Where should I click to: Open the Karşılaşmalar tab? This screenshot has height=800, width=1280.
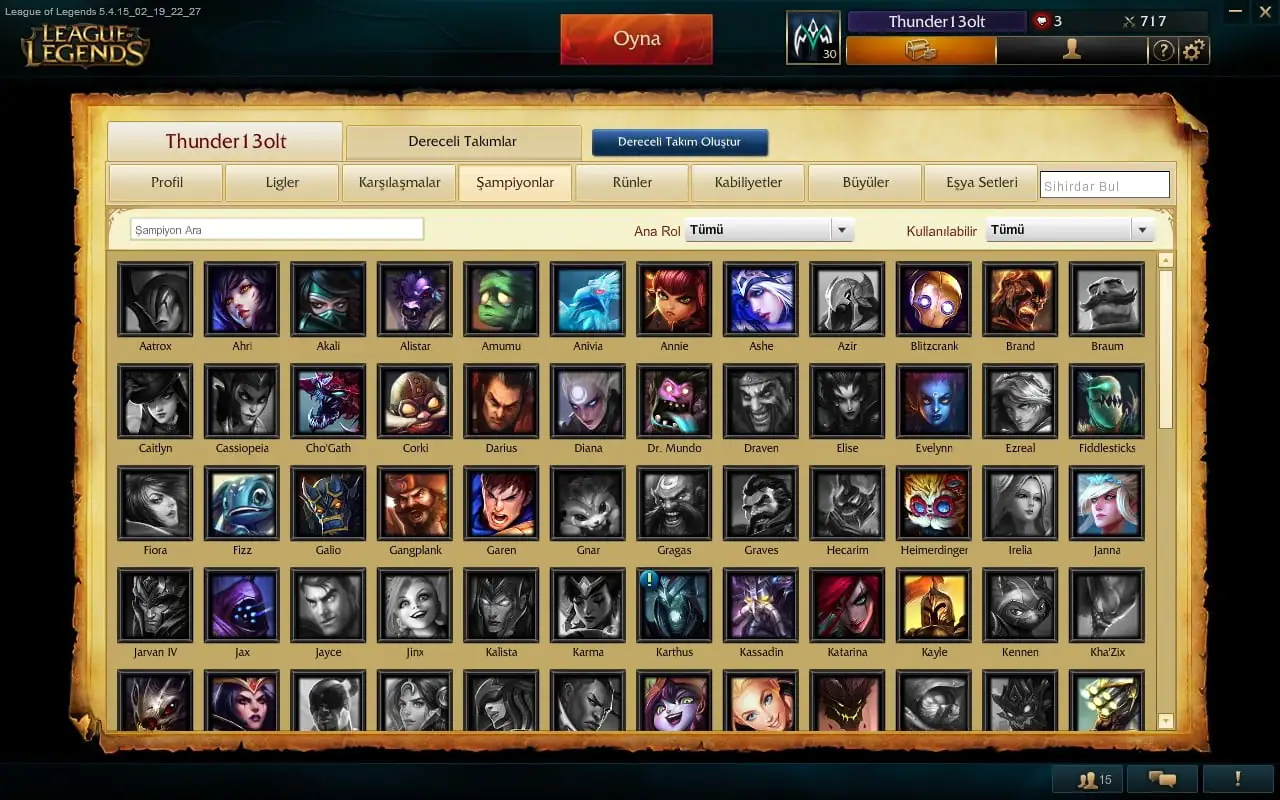399,183
